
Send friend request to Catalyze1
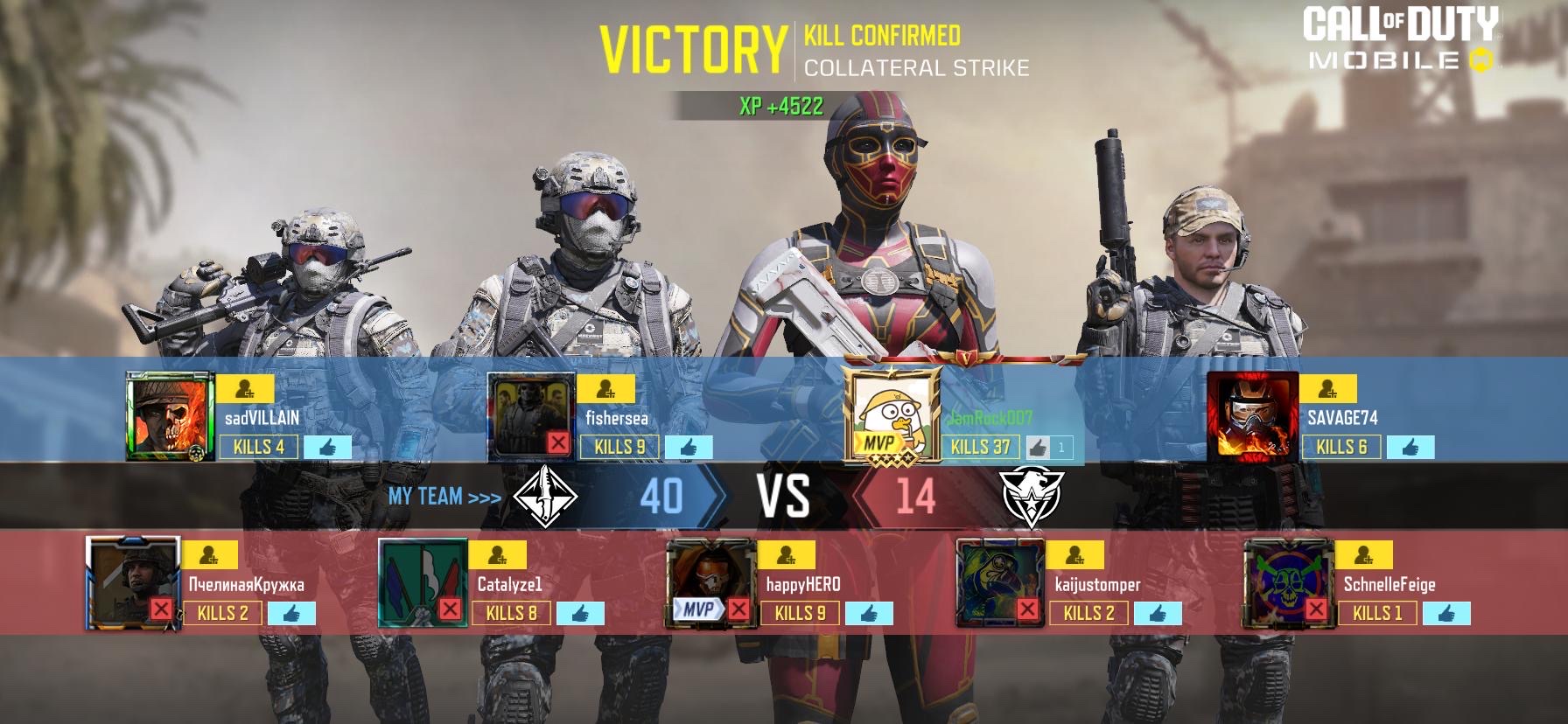coord(497,555)
